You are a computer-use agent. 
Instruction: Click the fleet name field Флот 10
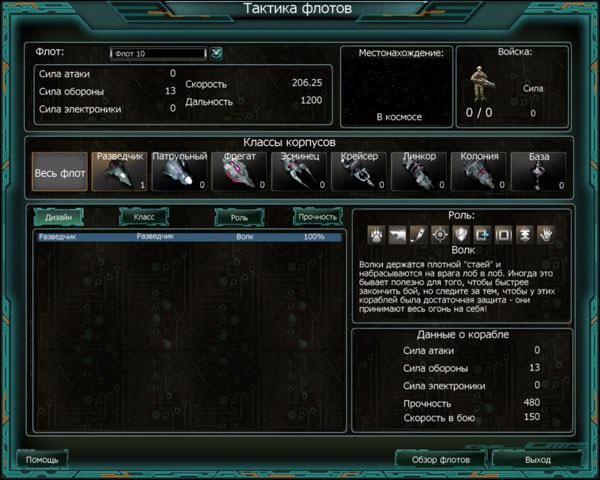click(x=157, y=53)
